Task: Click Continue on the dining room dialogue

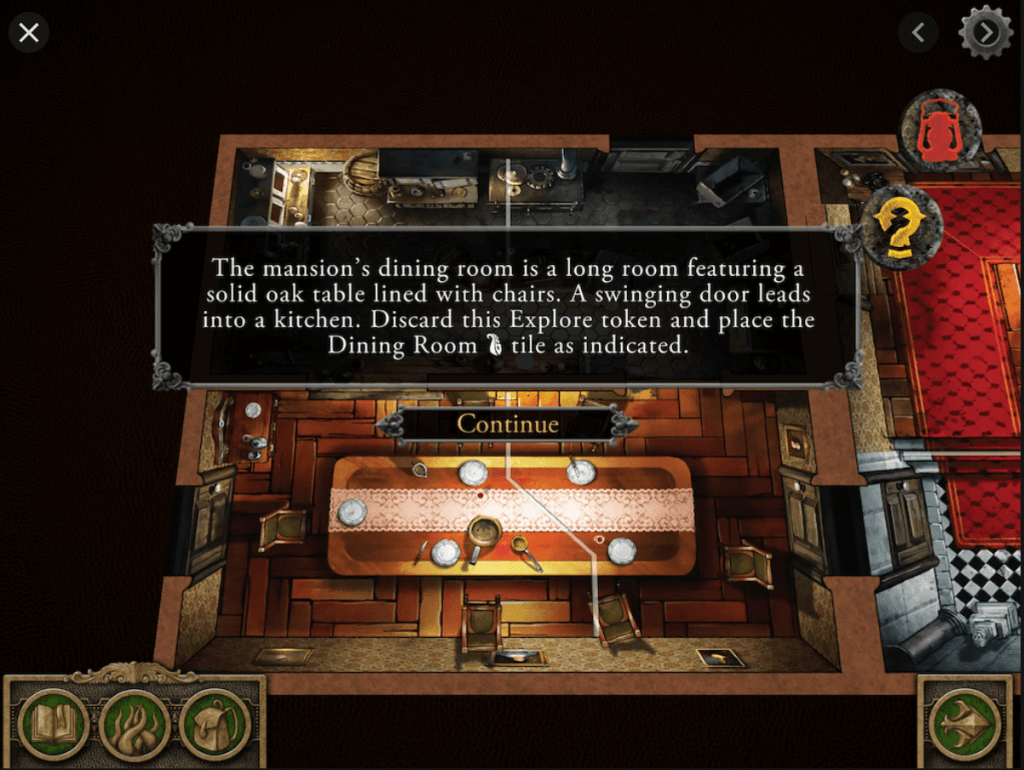Action: [507, 424]
